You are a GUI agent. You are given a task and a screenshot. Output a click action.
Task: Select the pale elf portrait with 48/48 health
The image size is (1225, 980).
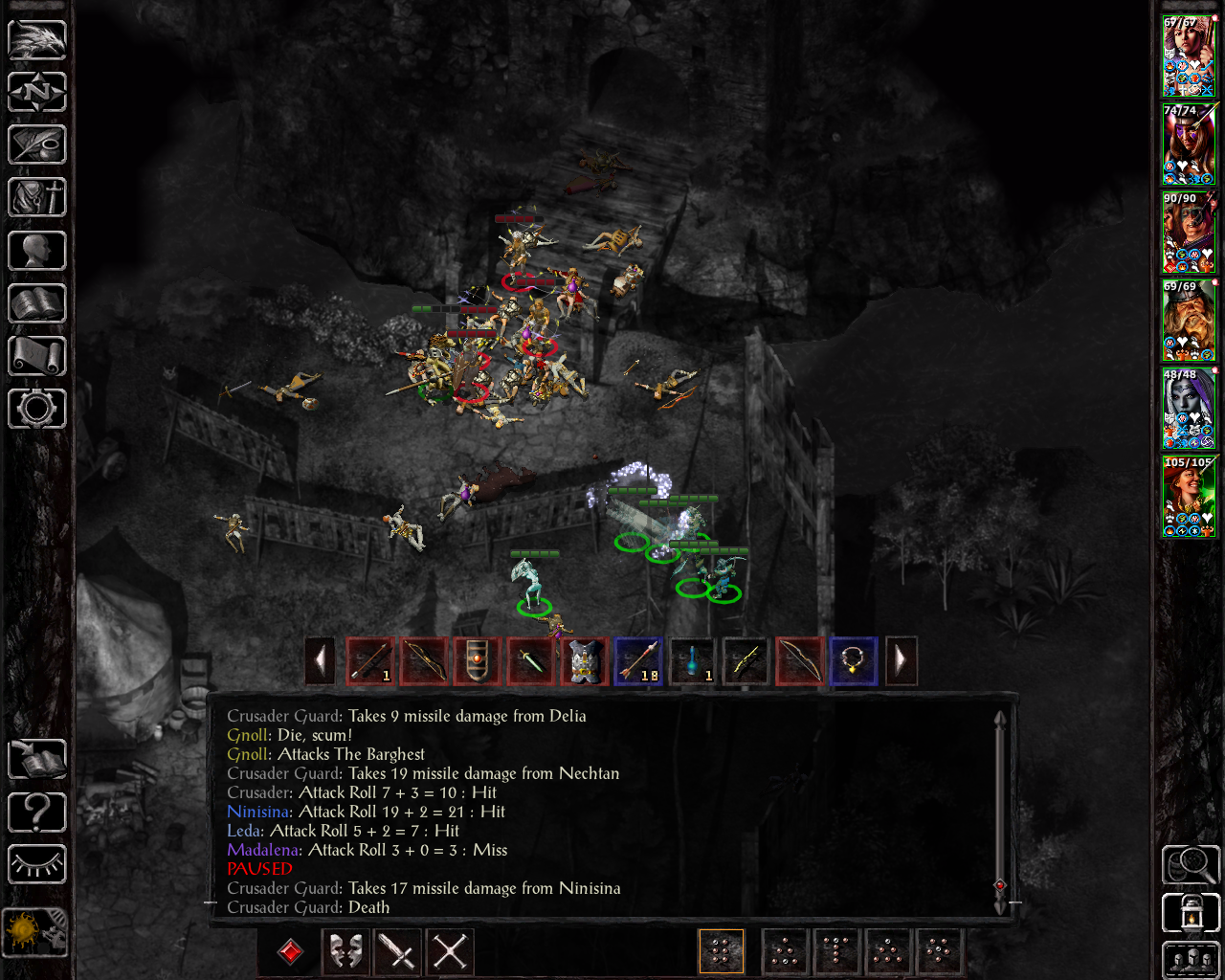click(x=1189, y=410)
